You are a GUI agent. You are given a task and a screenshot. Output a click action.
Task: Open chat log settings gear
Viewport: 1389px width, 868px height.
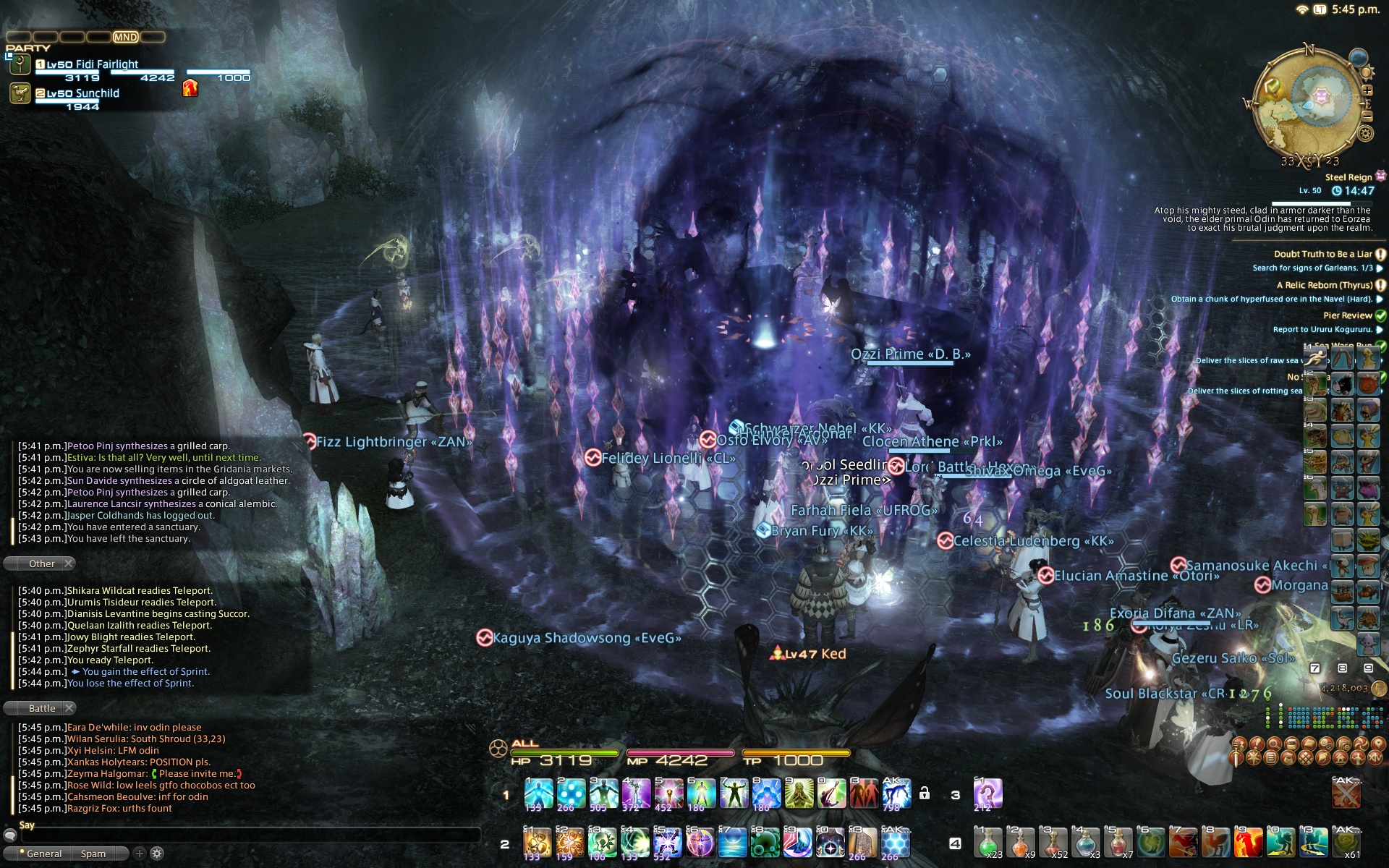pyautogui.click(x=157, y=854)
